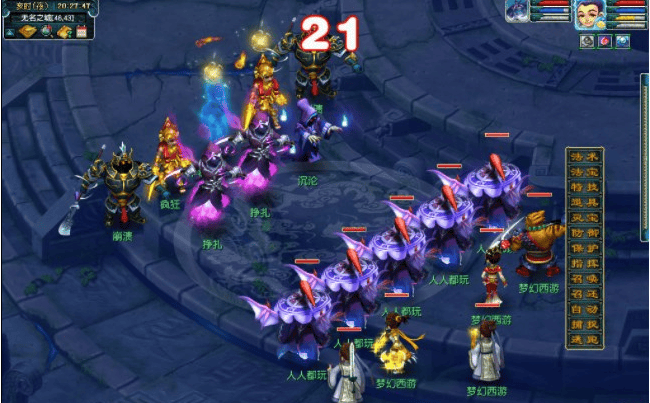This screenshot has height=403, width=650.
Task: Open the magnifying glass search icon
Action: [47, 32]
